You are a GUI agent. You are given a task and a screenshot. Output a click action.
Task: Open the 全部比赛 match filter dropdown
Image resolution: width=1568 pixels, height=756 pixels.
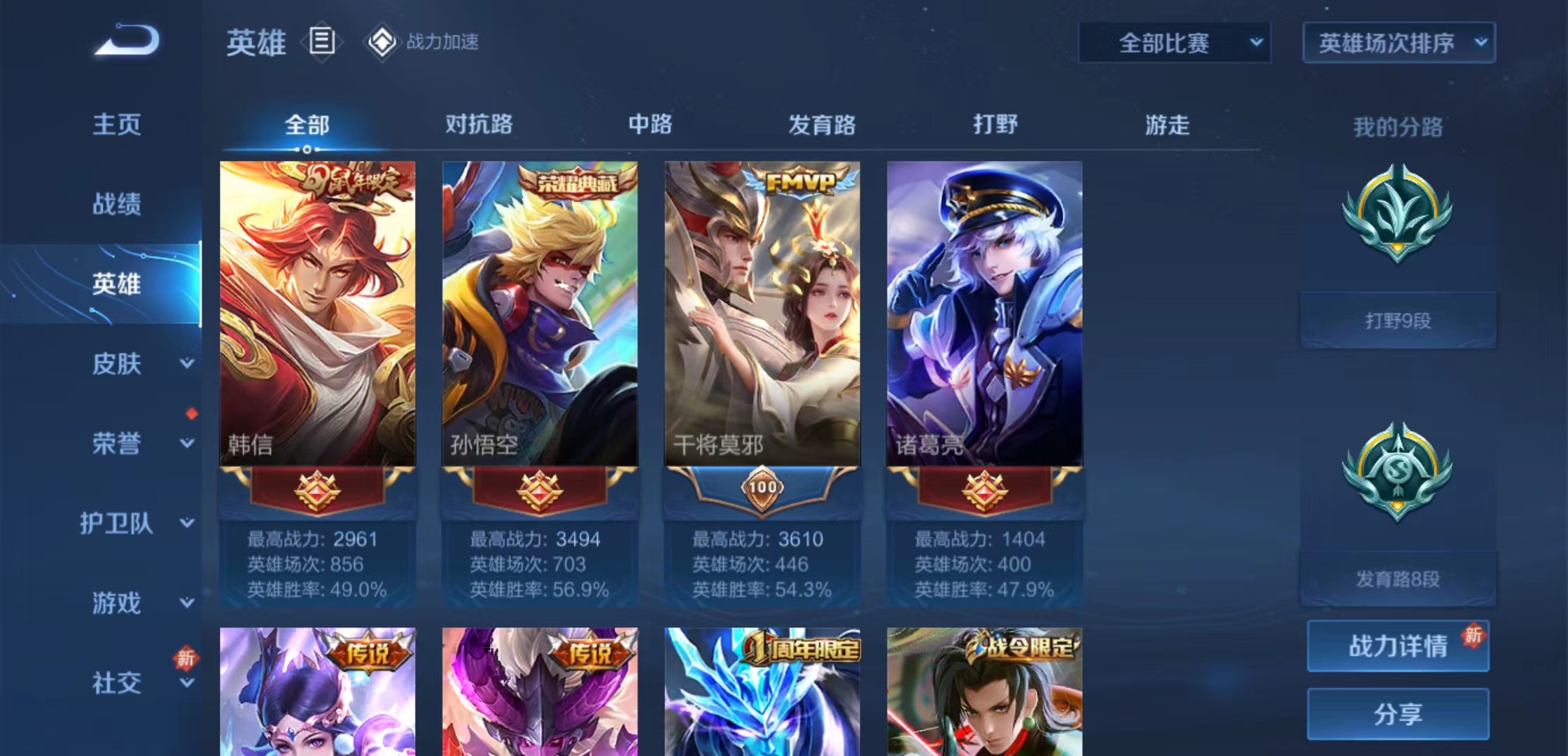1173,42
